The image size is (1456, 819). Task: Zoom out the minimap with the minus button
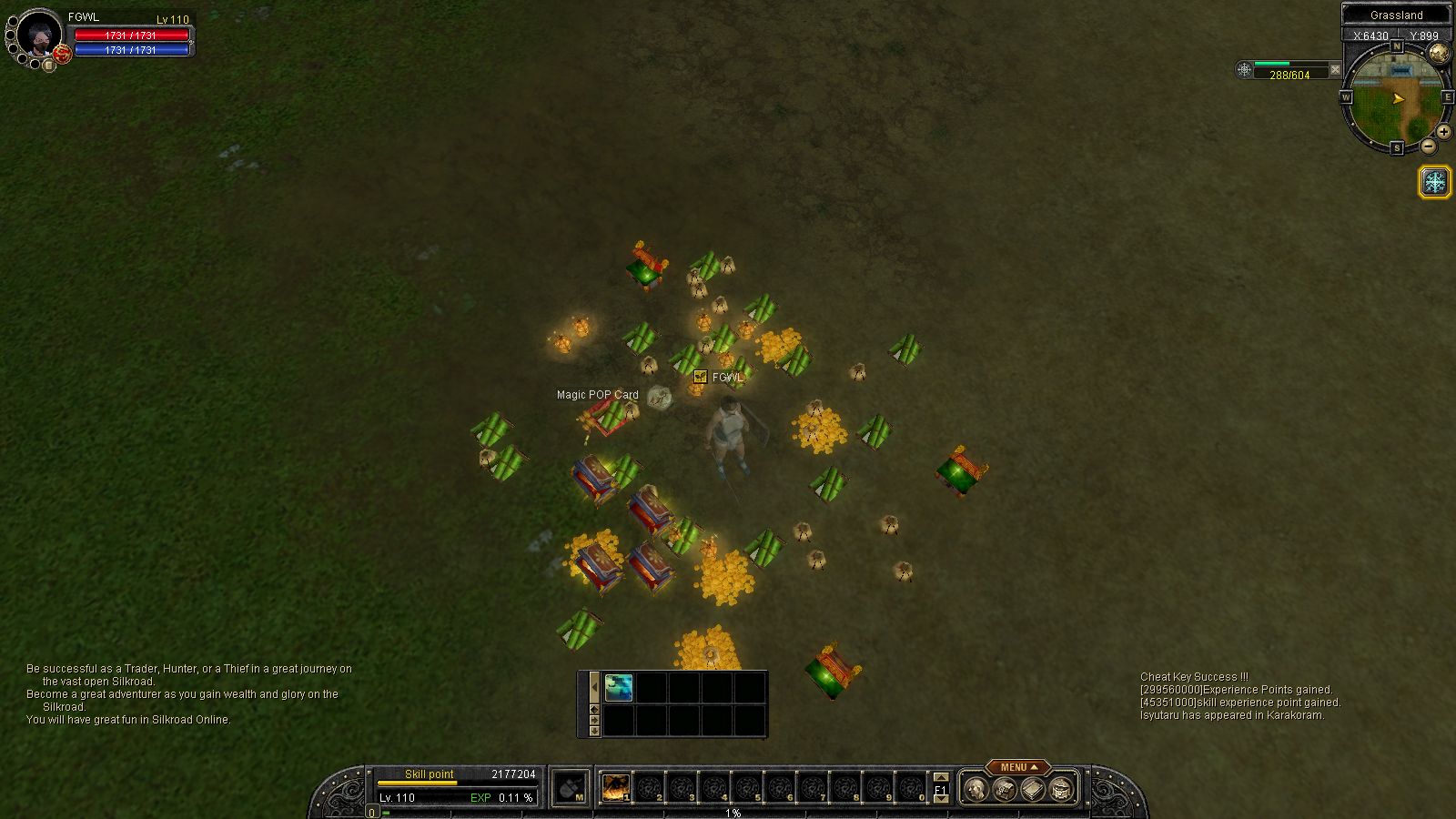coord(1428,147)
